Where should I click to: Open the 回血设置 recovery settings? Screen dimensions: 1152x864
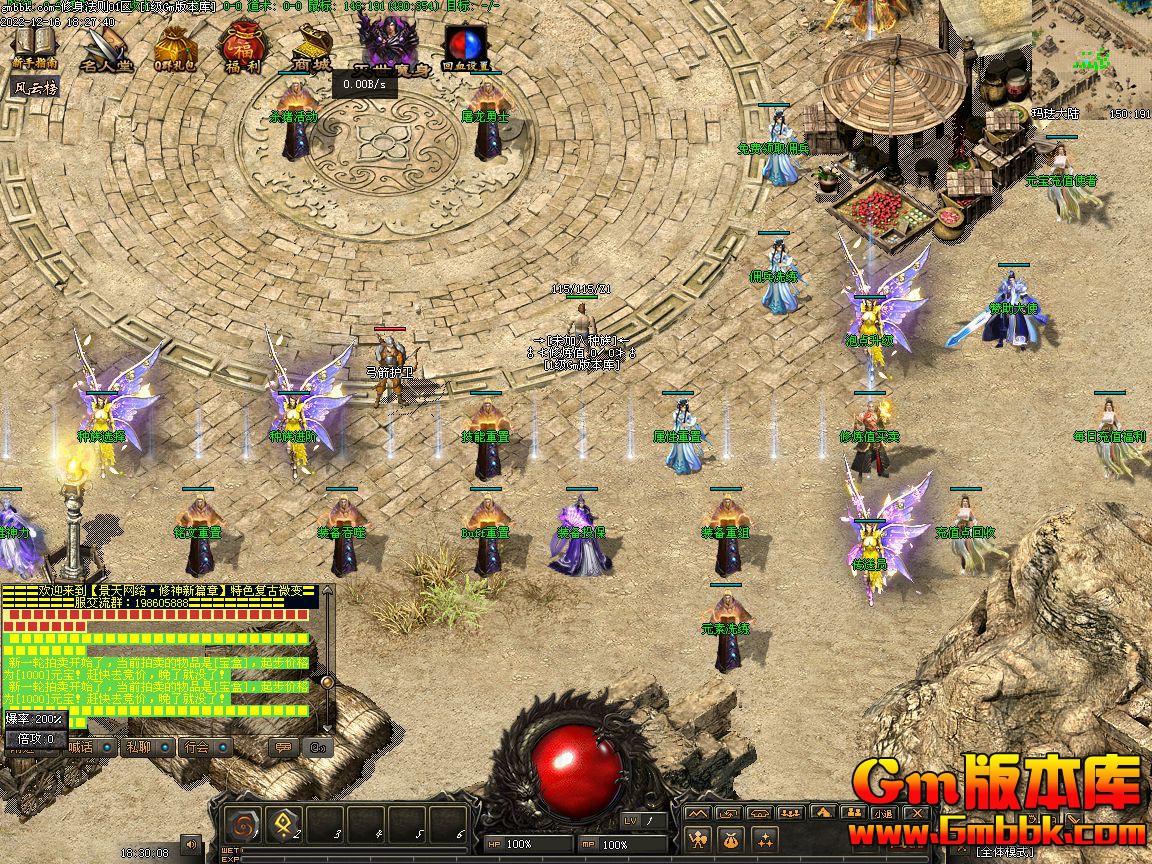[465, 48]
